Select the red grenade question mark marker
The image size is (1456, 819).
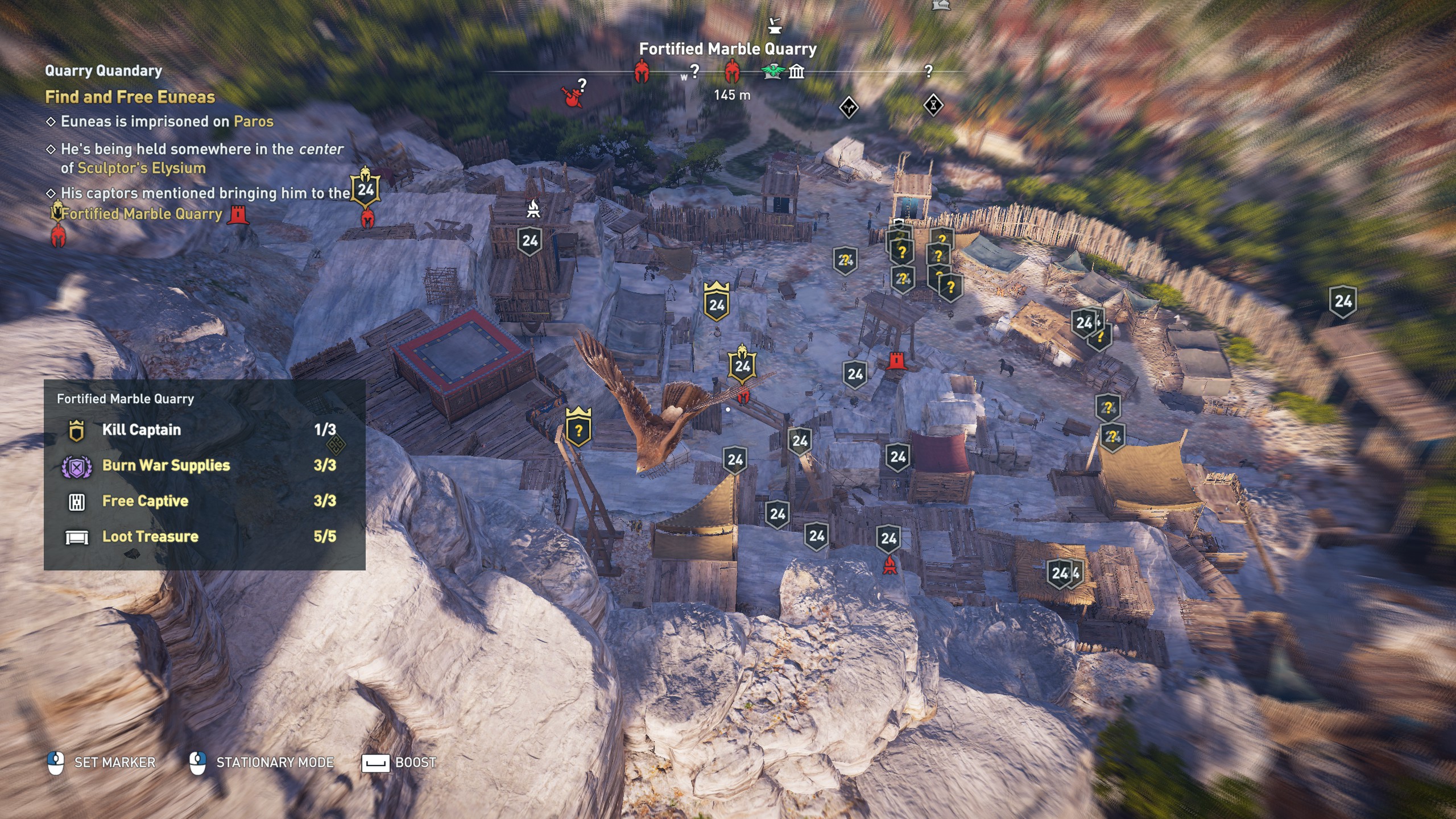click(x=573, y=94)
